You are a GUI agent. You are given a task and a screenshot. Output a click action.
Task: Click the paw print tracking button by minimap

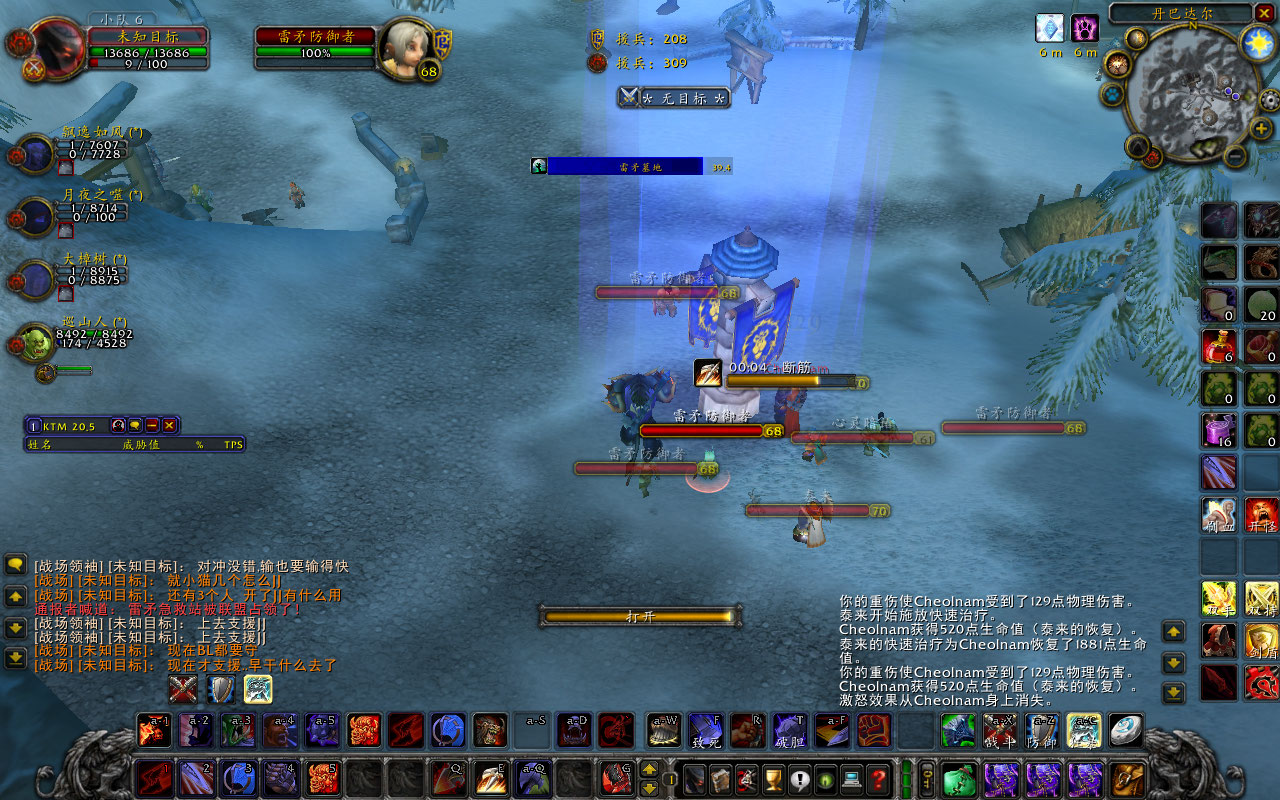1113,94
